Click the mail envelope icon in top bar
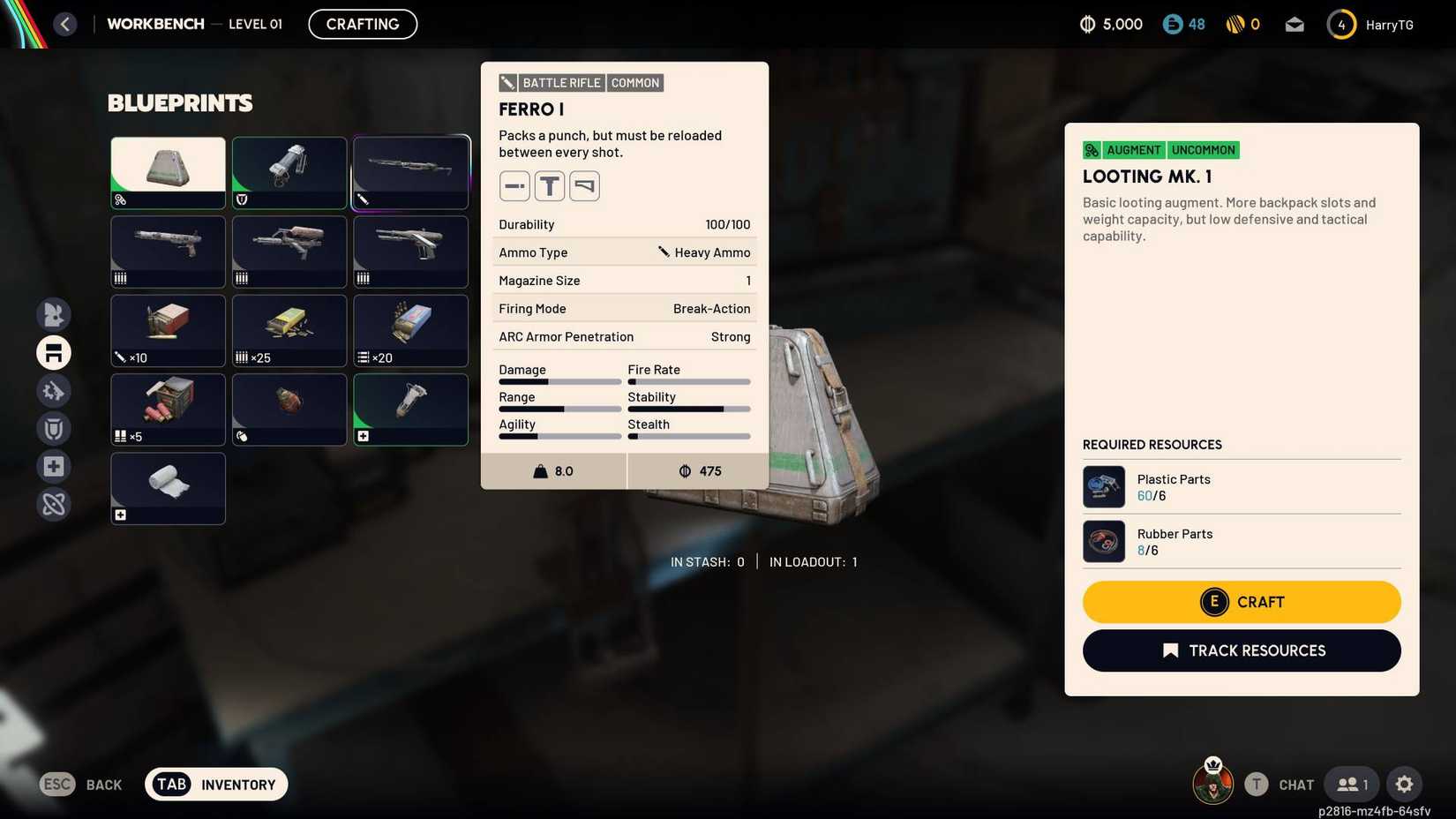Image resolution: width=1456 pixels, height=819 pixels. pyautogui.click(x=1295, y=24)
